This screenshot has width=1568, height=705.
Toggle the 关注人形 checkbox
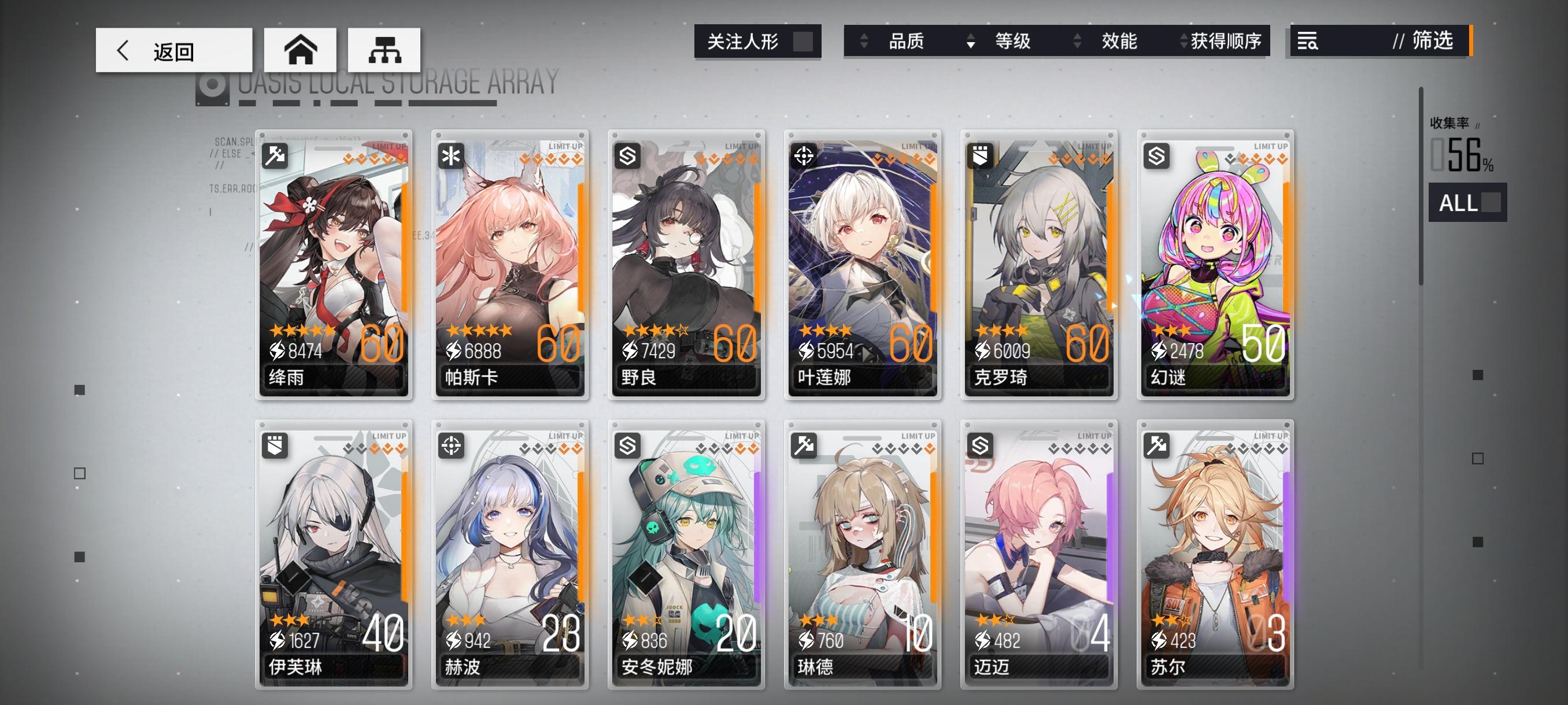tap(805, 42)
